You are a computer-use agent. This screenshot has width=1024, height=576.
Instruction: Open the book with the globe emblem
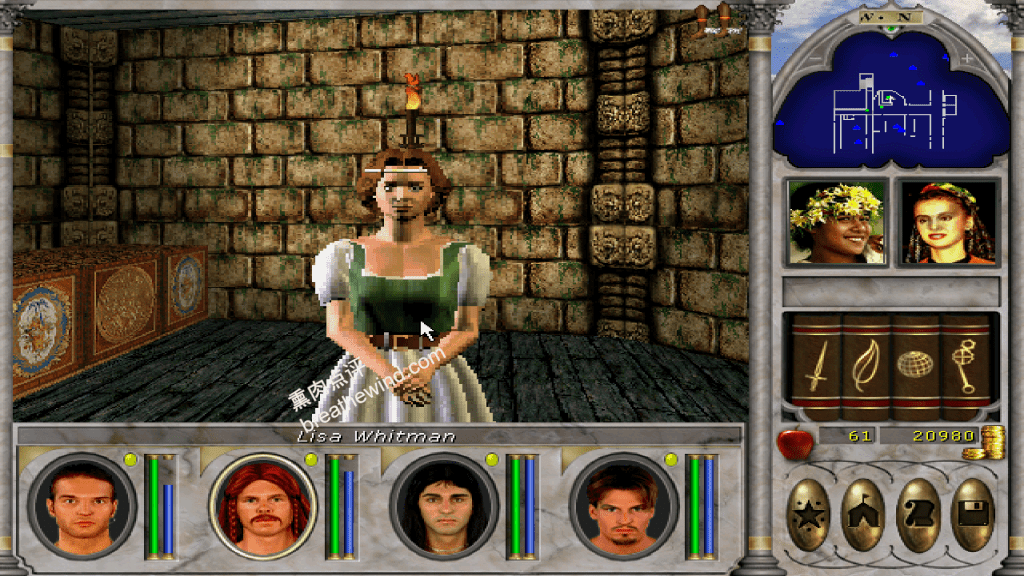tap(915, 365)
